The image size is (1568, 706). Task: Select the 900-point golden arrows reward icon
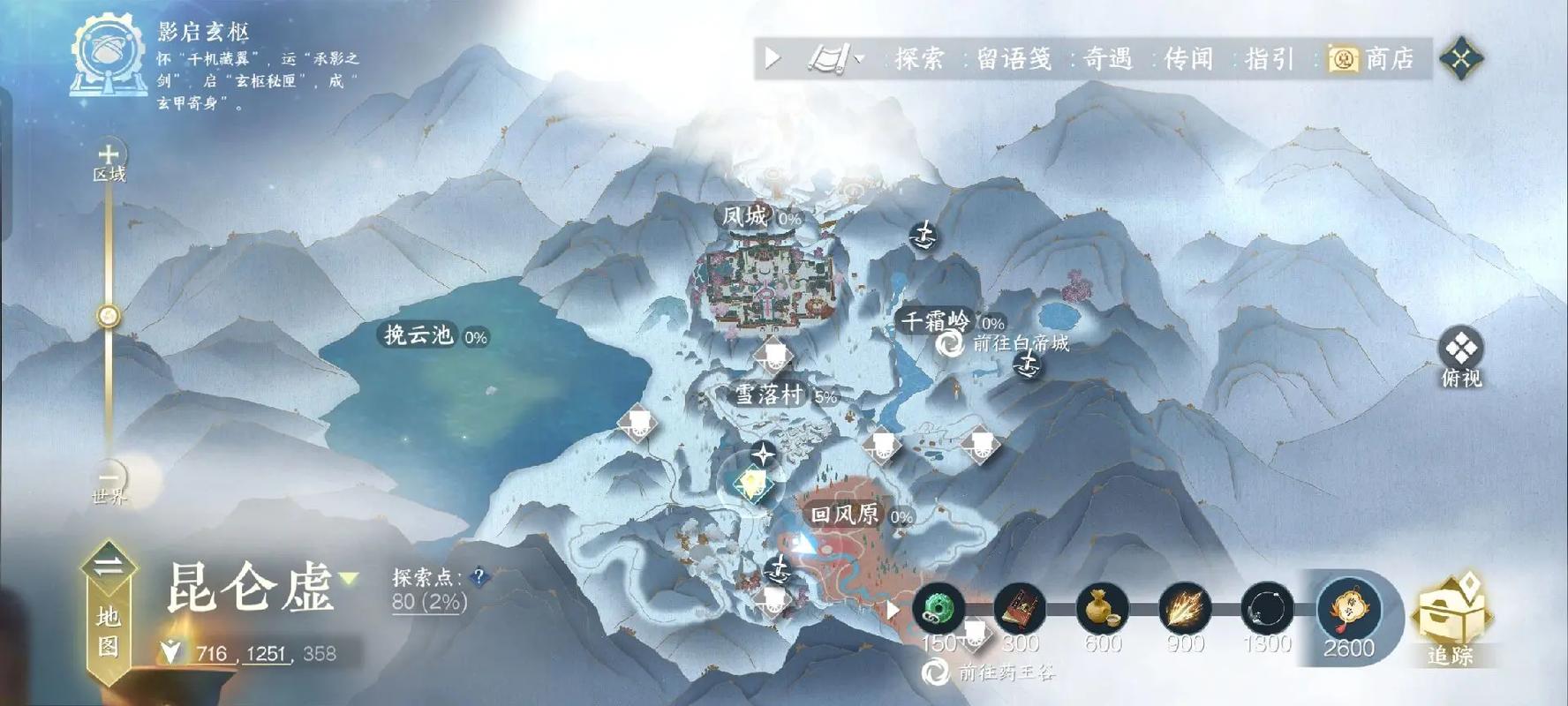point(1184,609)
